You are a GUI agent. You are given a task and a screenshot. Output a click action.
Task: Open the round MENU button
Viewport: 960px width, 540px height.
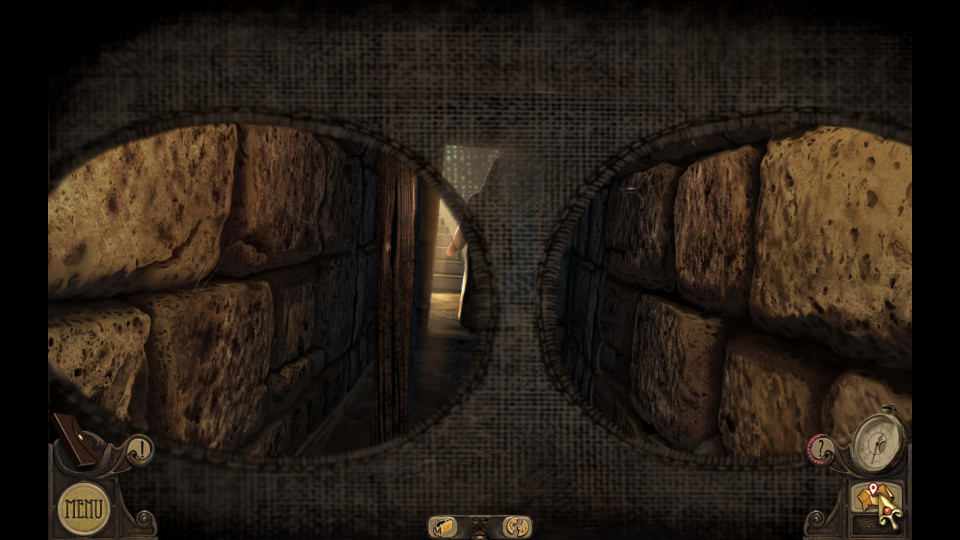tap(84, 508)
